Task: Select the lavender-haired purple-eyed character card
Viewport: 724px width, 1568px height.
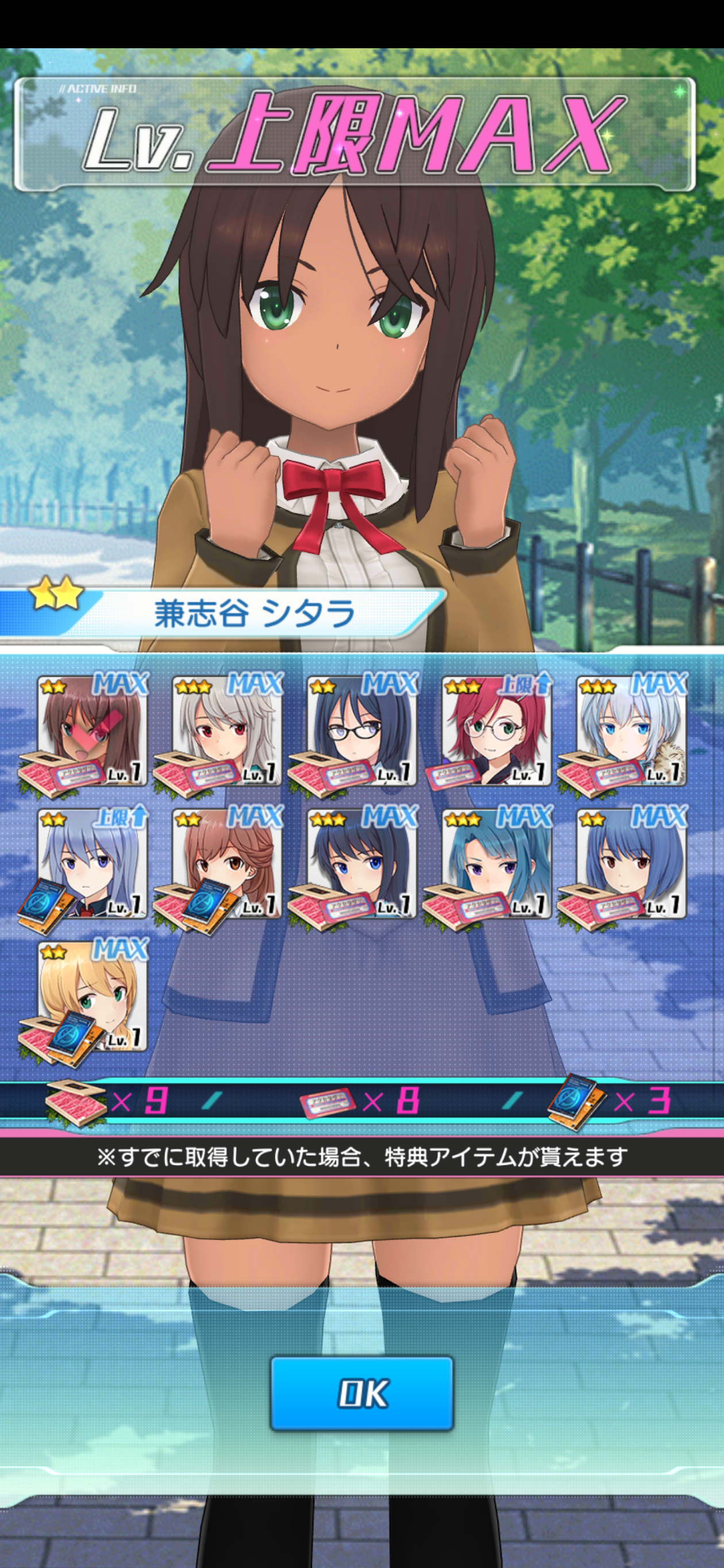Action: point(92,863)
